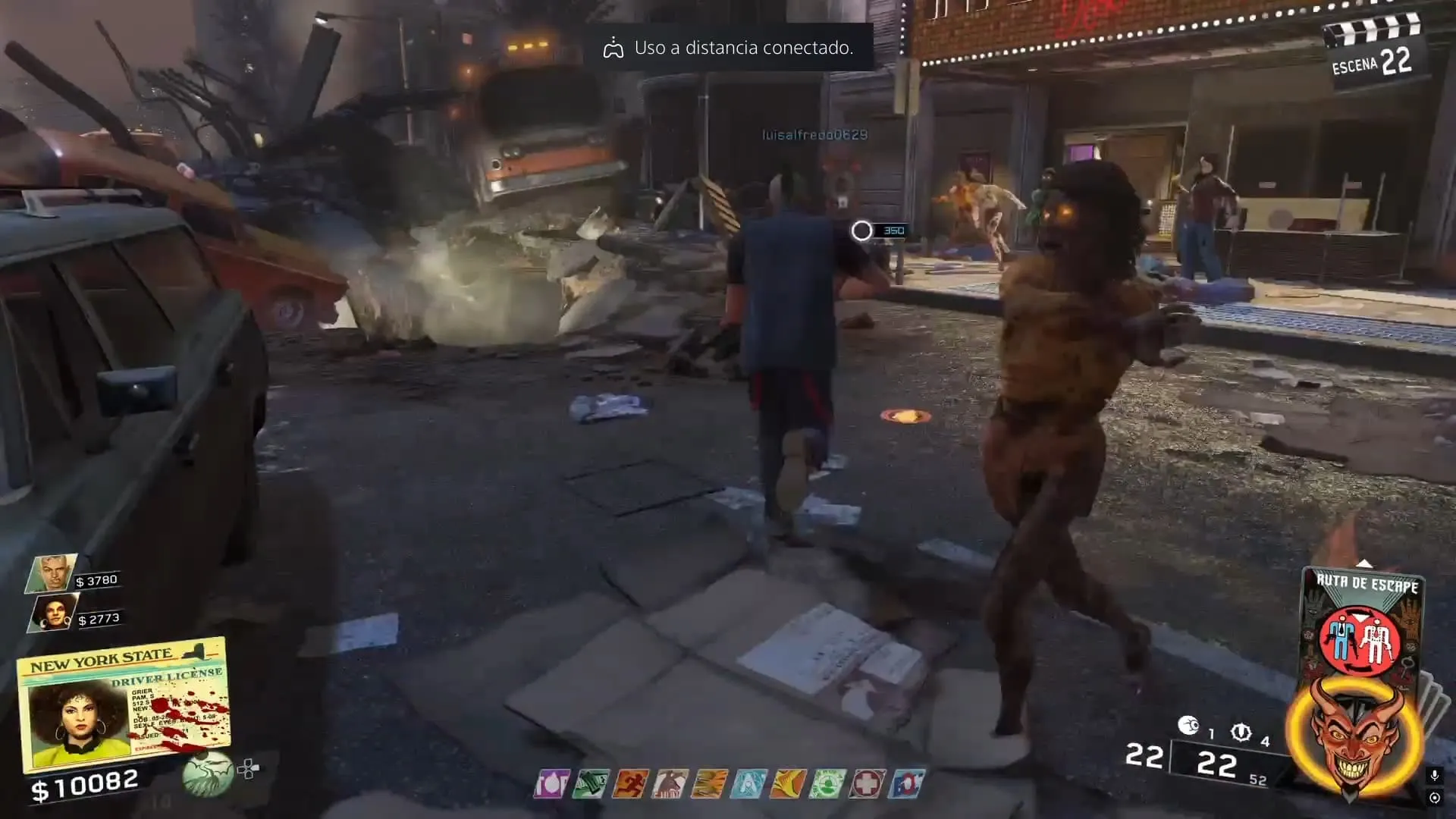Choose the brown horse perk icon

click(x=670, y=784)
